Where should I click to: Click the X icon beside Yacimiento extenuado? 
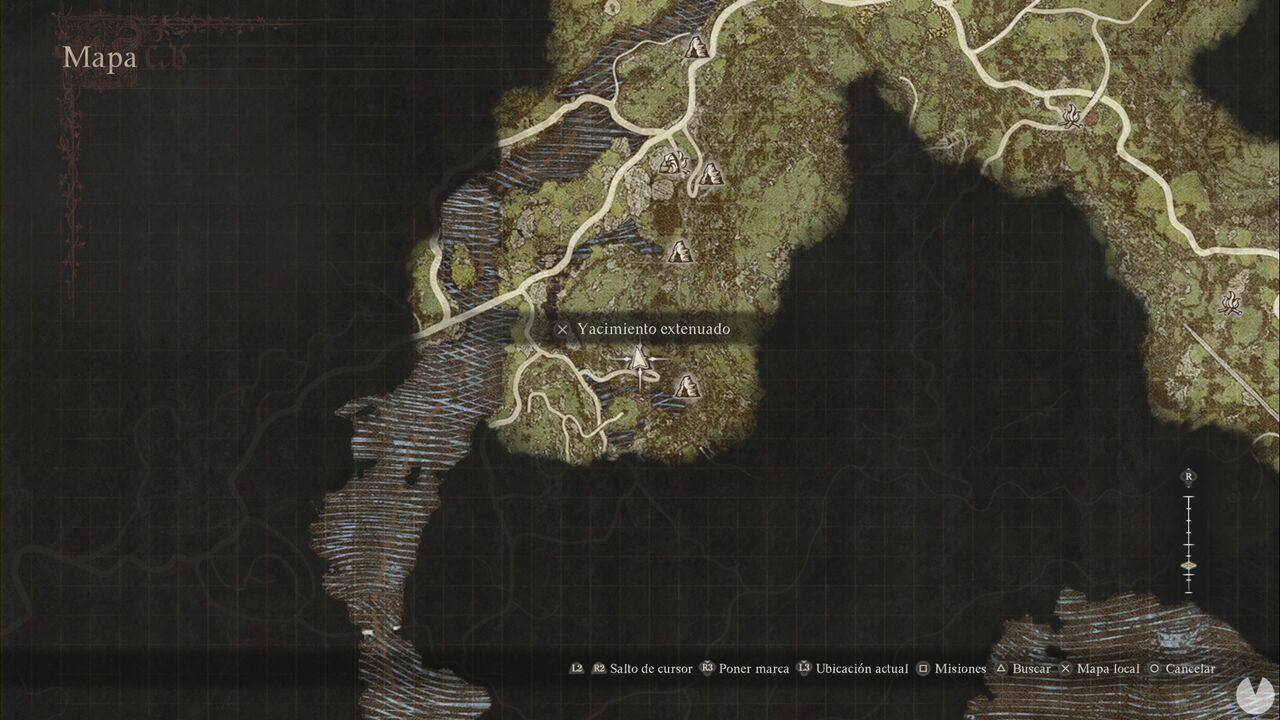click(x=560, y=328)
